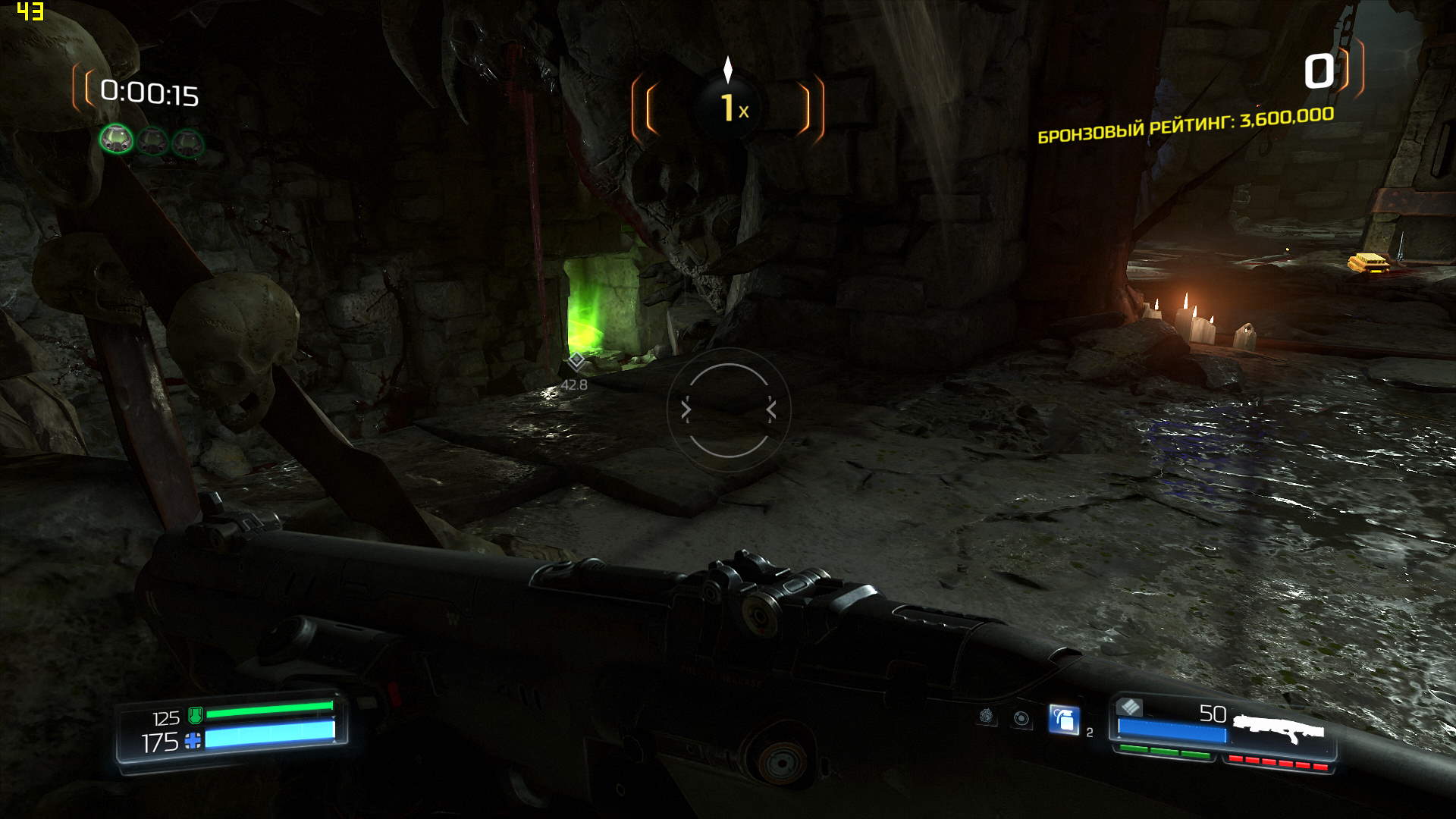Click the green armor shield icon
The height and width of the screenshot is (819, 1456).
click(x=195, y=714)
